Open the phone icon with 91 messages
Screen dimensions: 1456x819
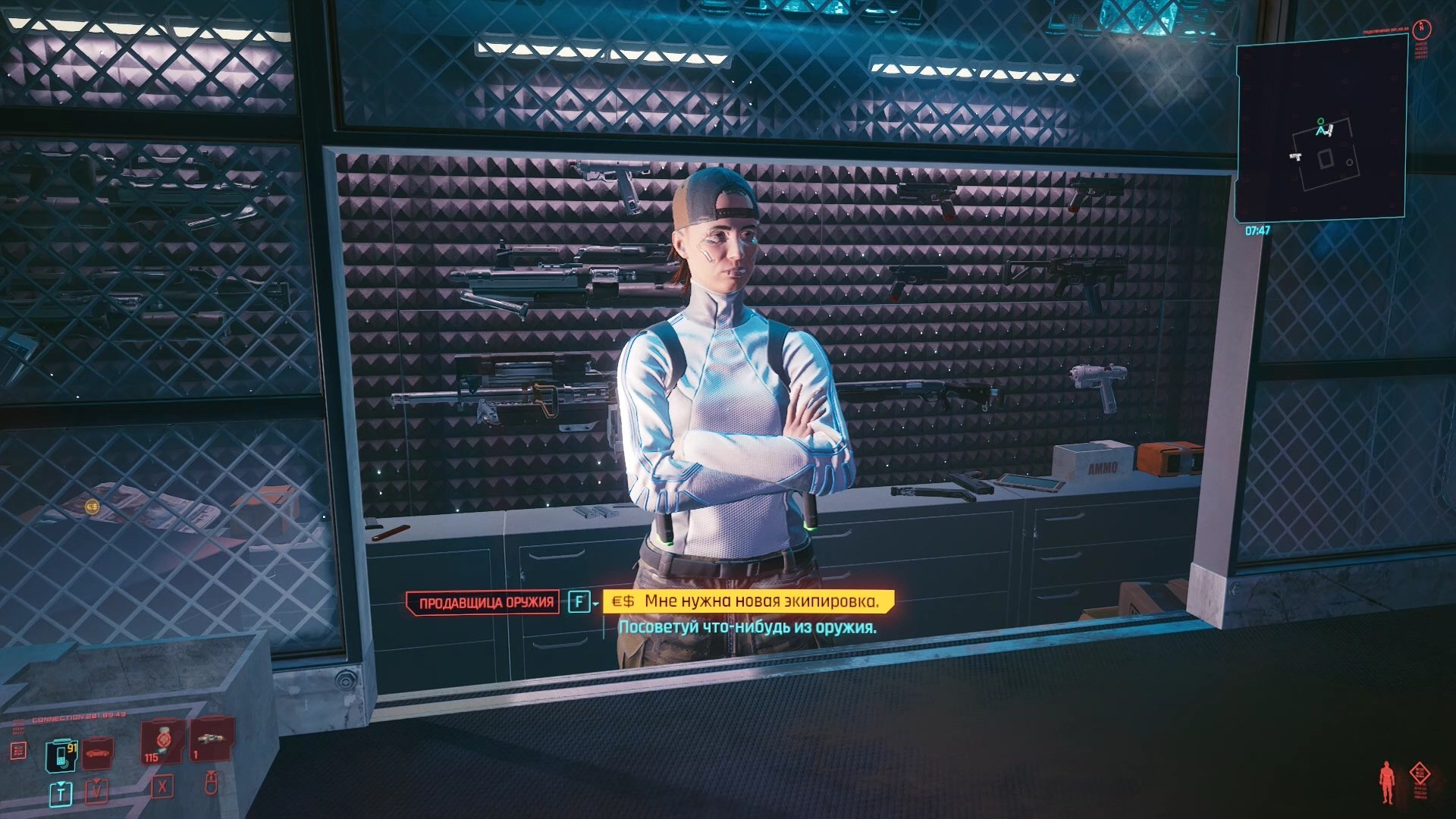61,754
